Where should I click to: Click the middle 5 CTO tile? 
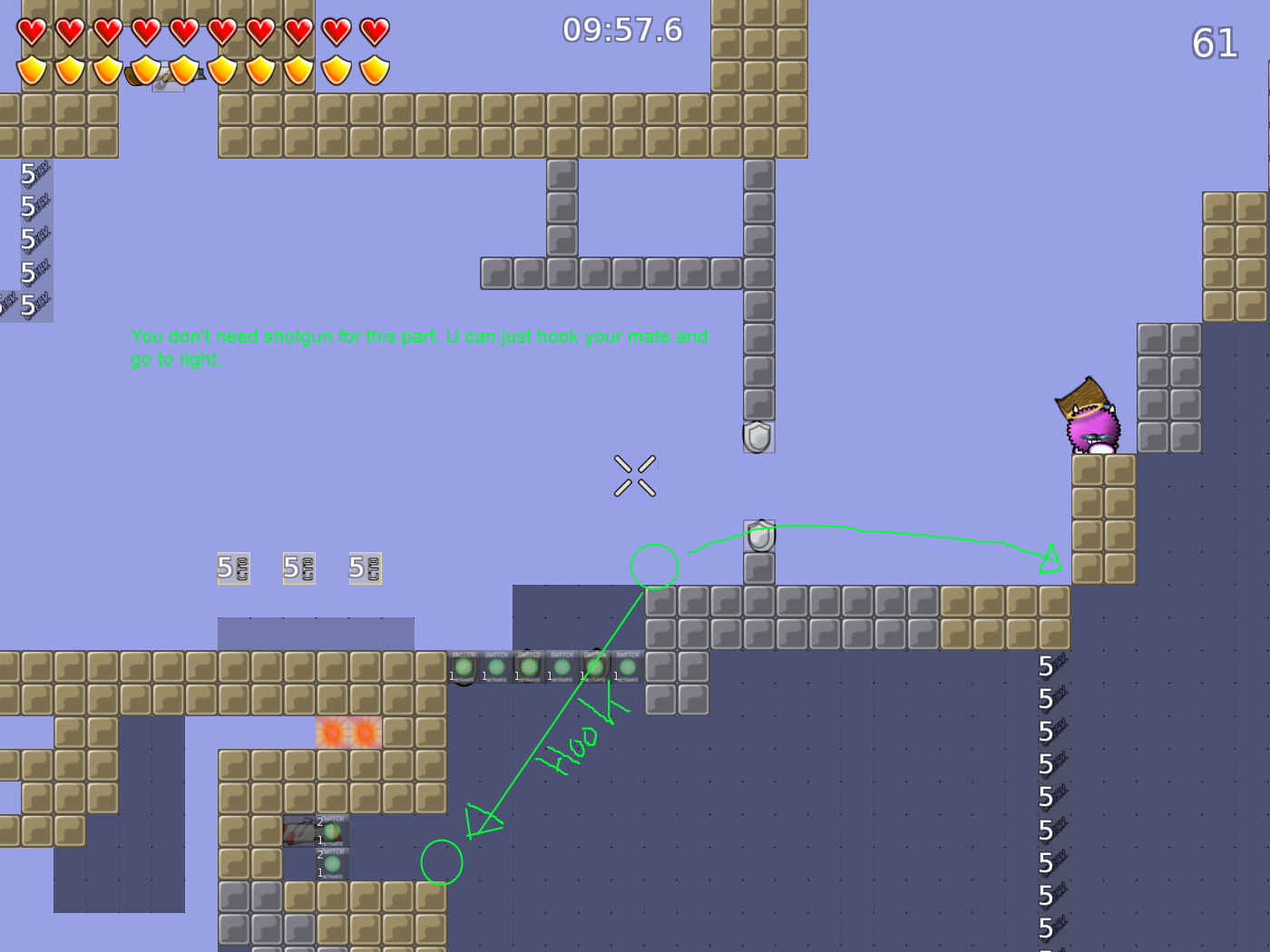298,568
